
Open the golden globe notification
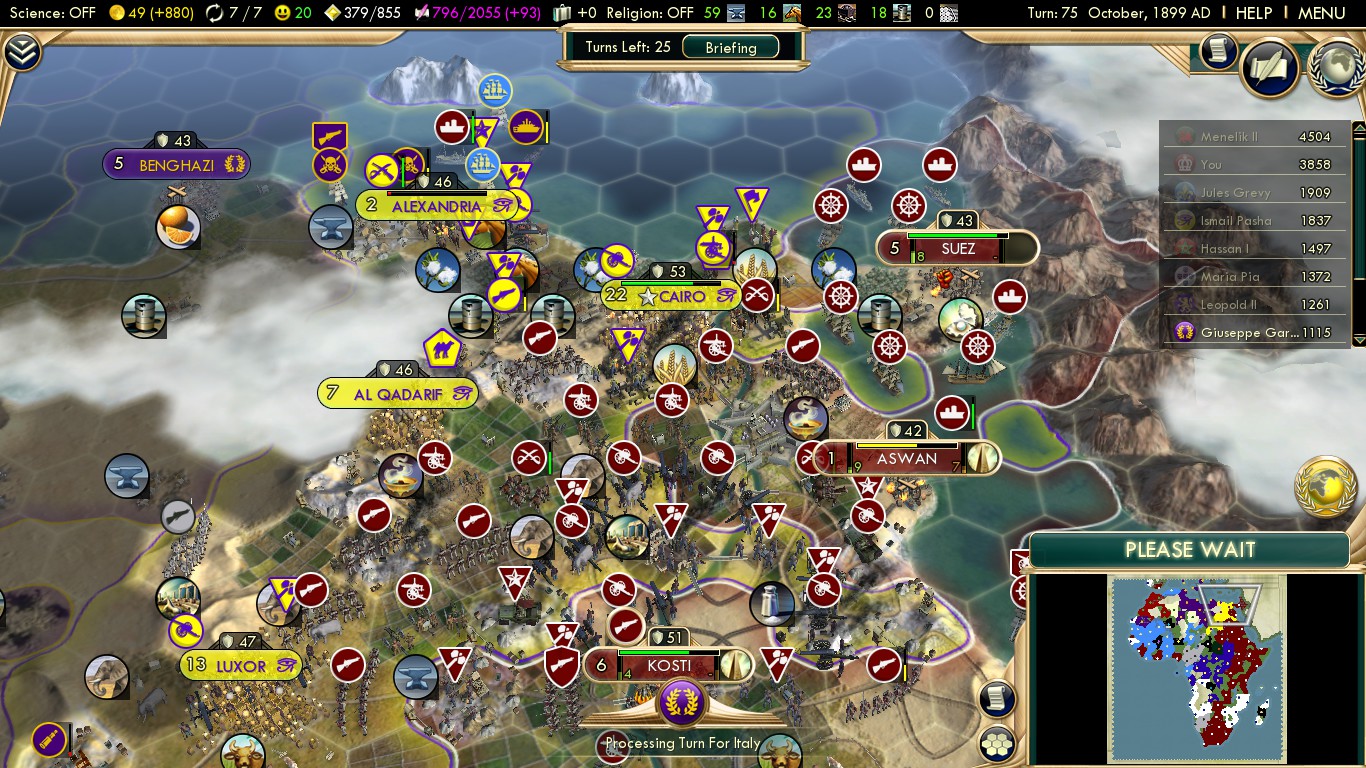tap(1325, 486)
